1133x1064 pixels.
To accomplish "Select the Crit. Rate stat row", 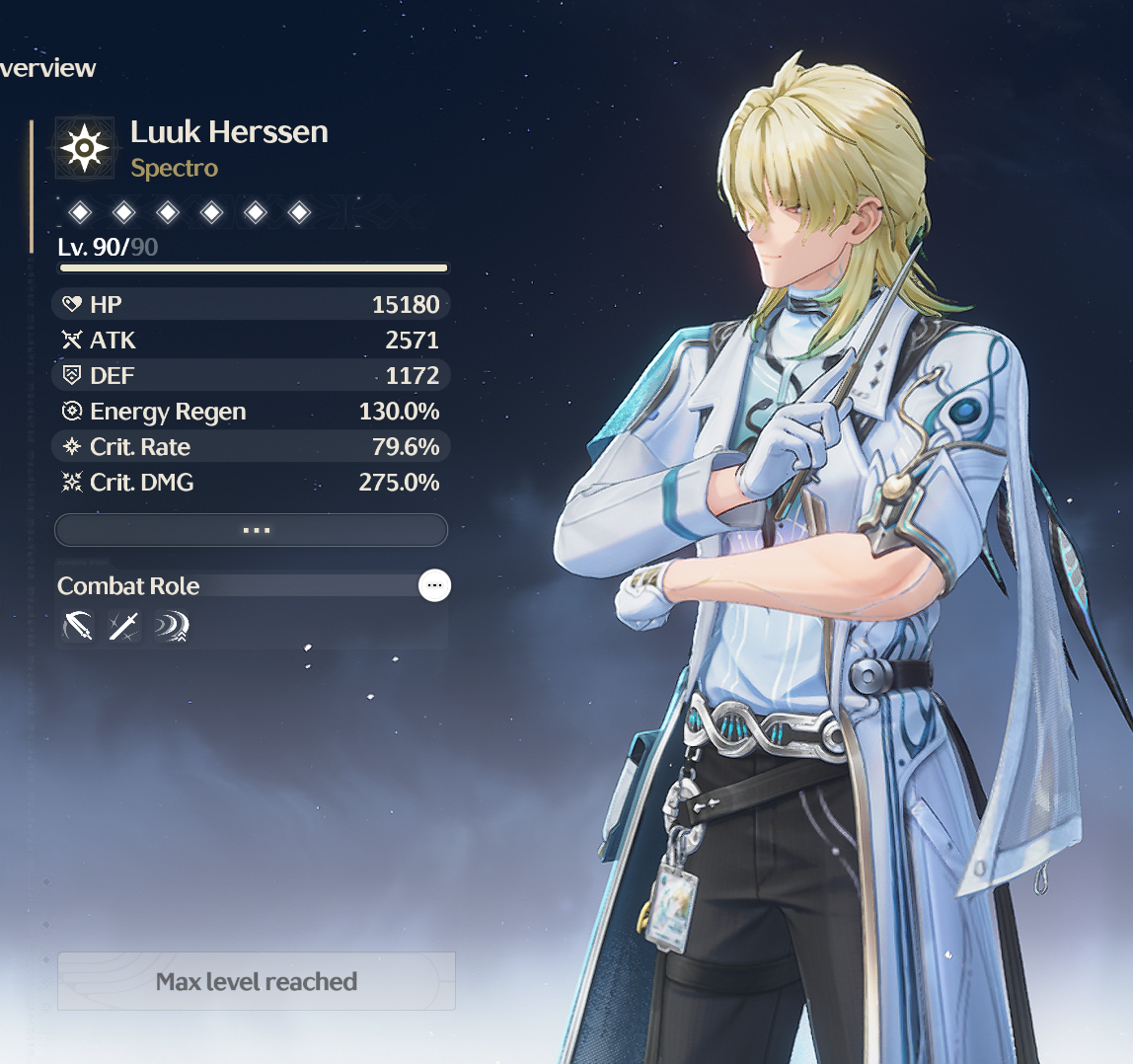I will (251, 447).
